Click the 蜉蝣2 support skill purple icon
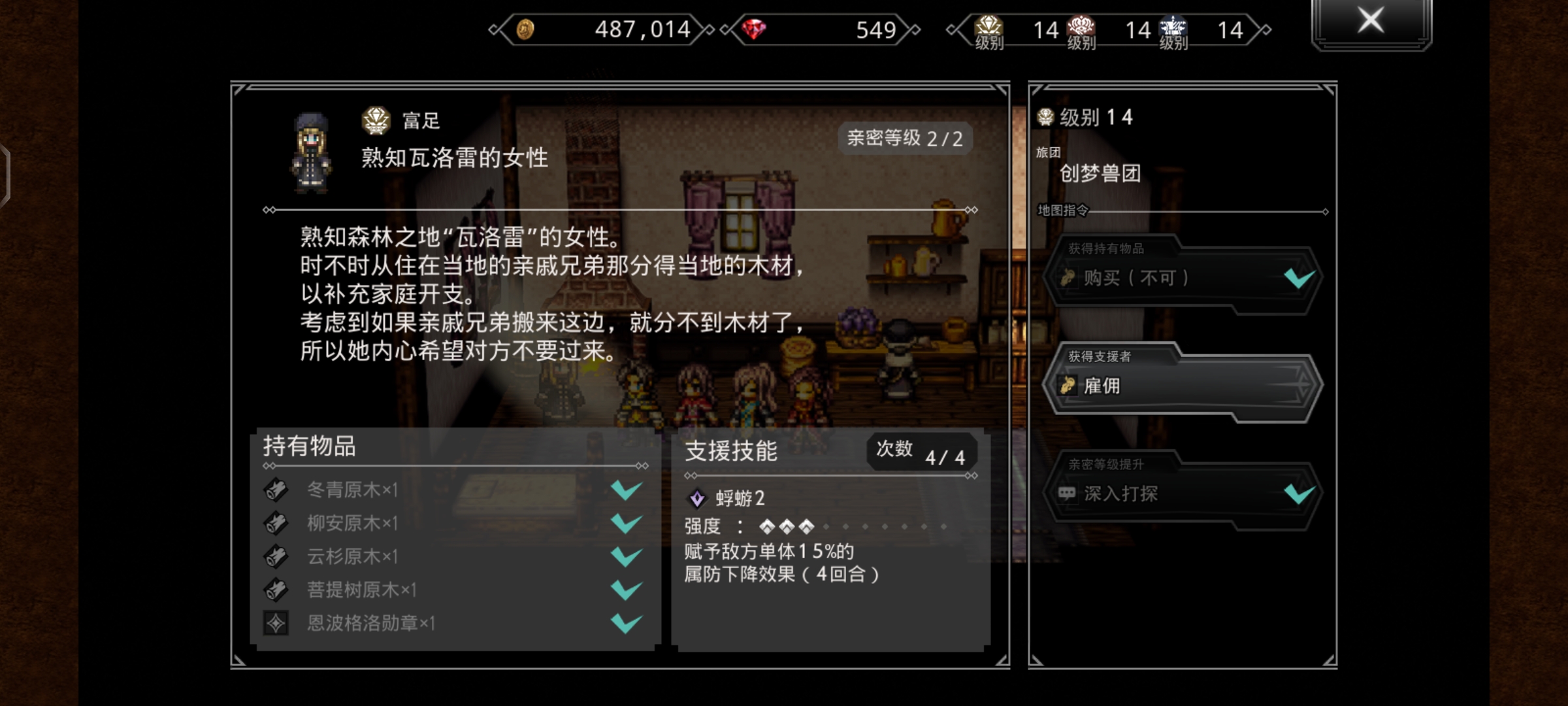Viewport: 1568px width, 706px height. [697, 499]
